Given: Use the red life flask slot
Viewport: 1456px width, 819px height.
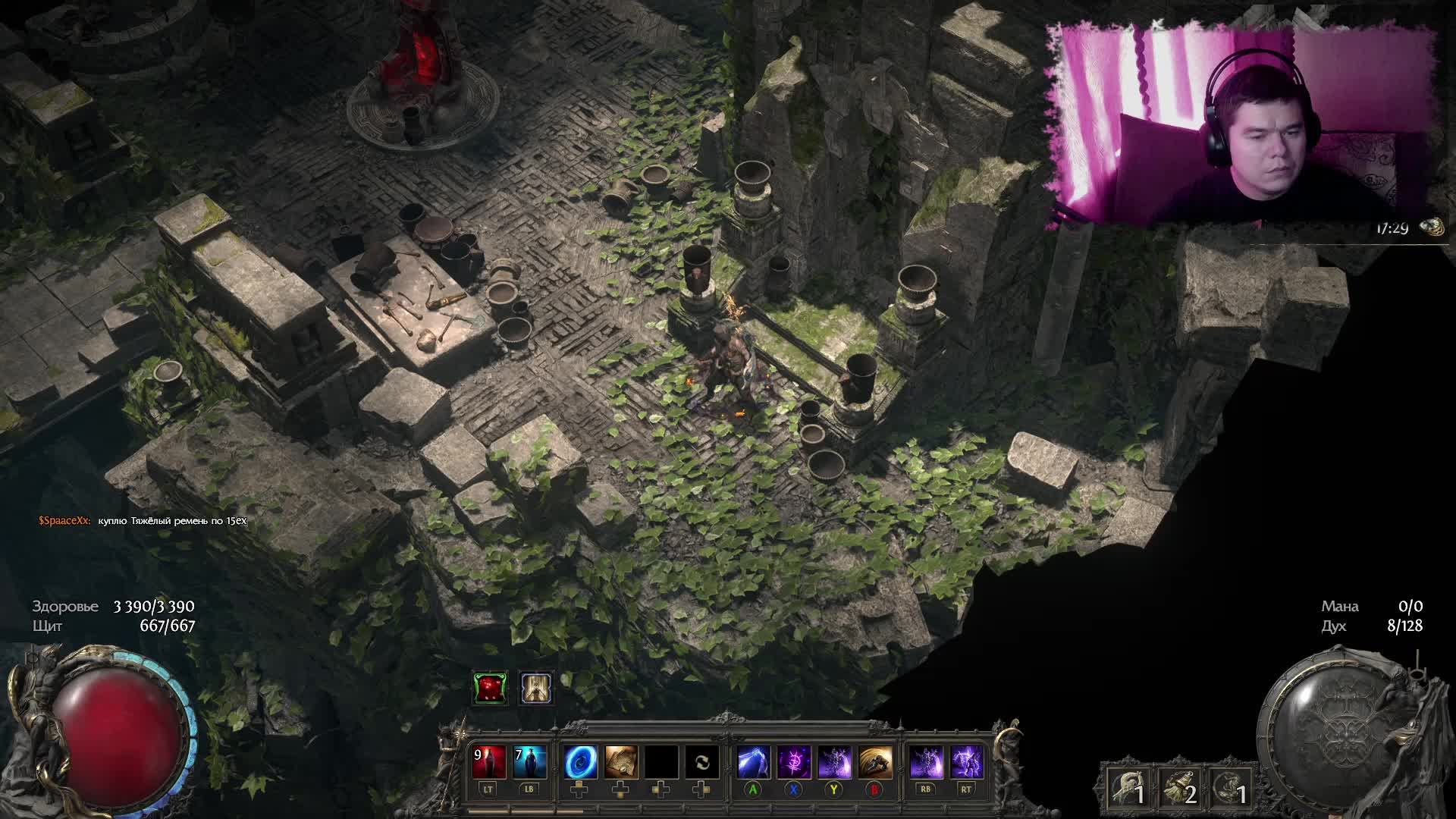Looking at the screenshot, I should pyautogui.click(x=488, y=762).
